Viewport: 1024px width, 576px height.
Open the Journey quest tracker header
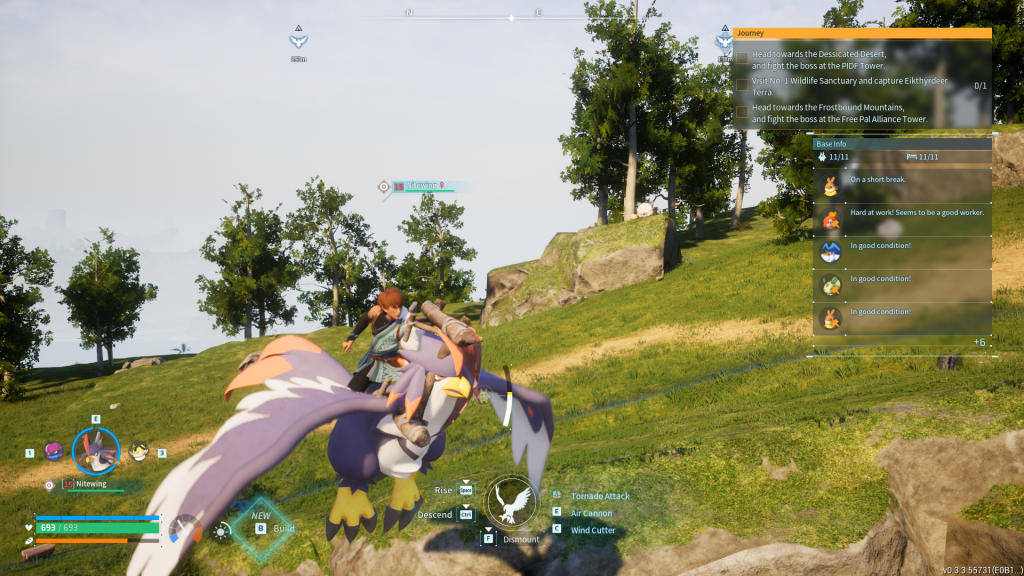point(861,33)
